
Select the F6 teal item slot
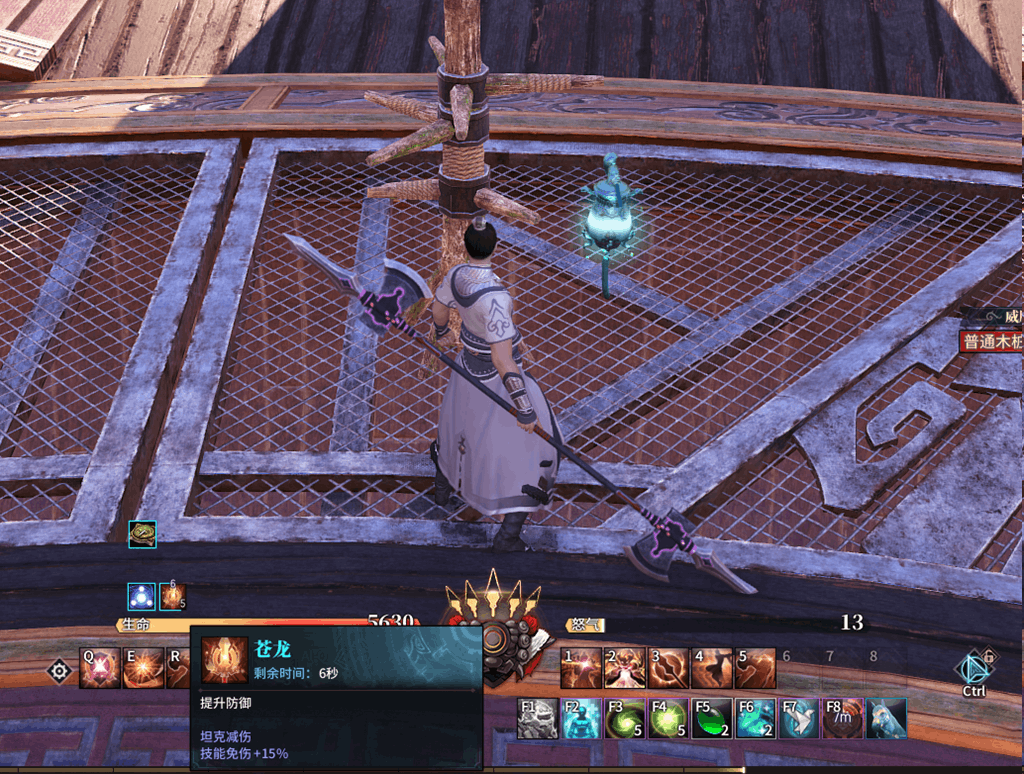(756, 718)
